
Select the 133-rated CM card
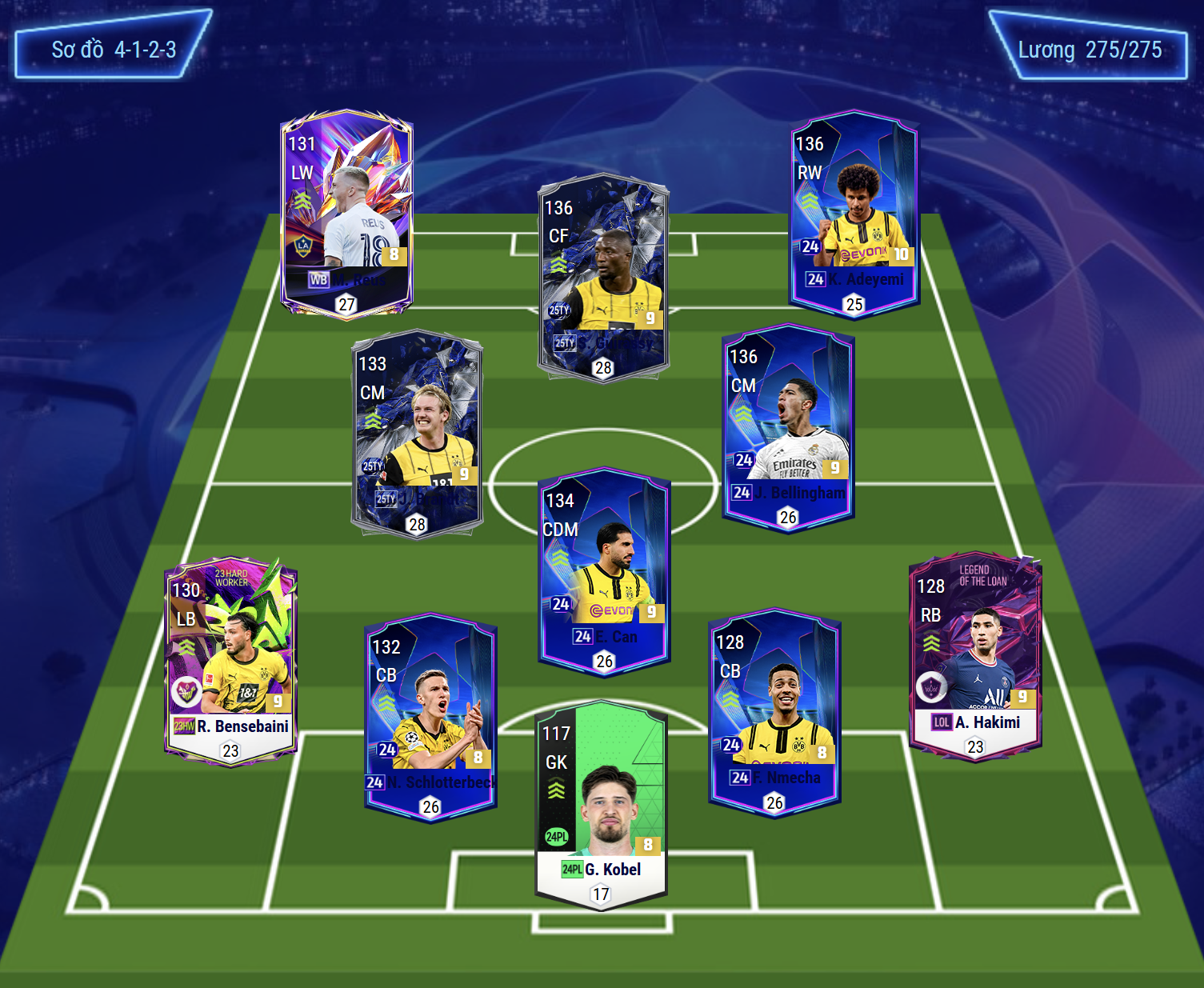[417, 434]
